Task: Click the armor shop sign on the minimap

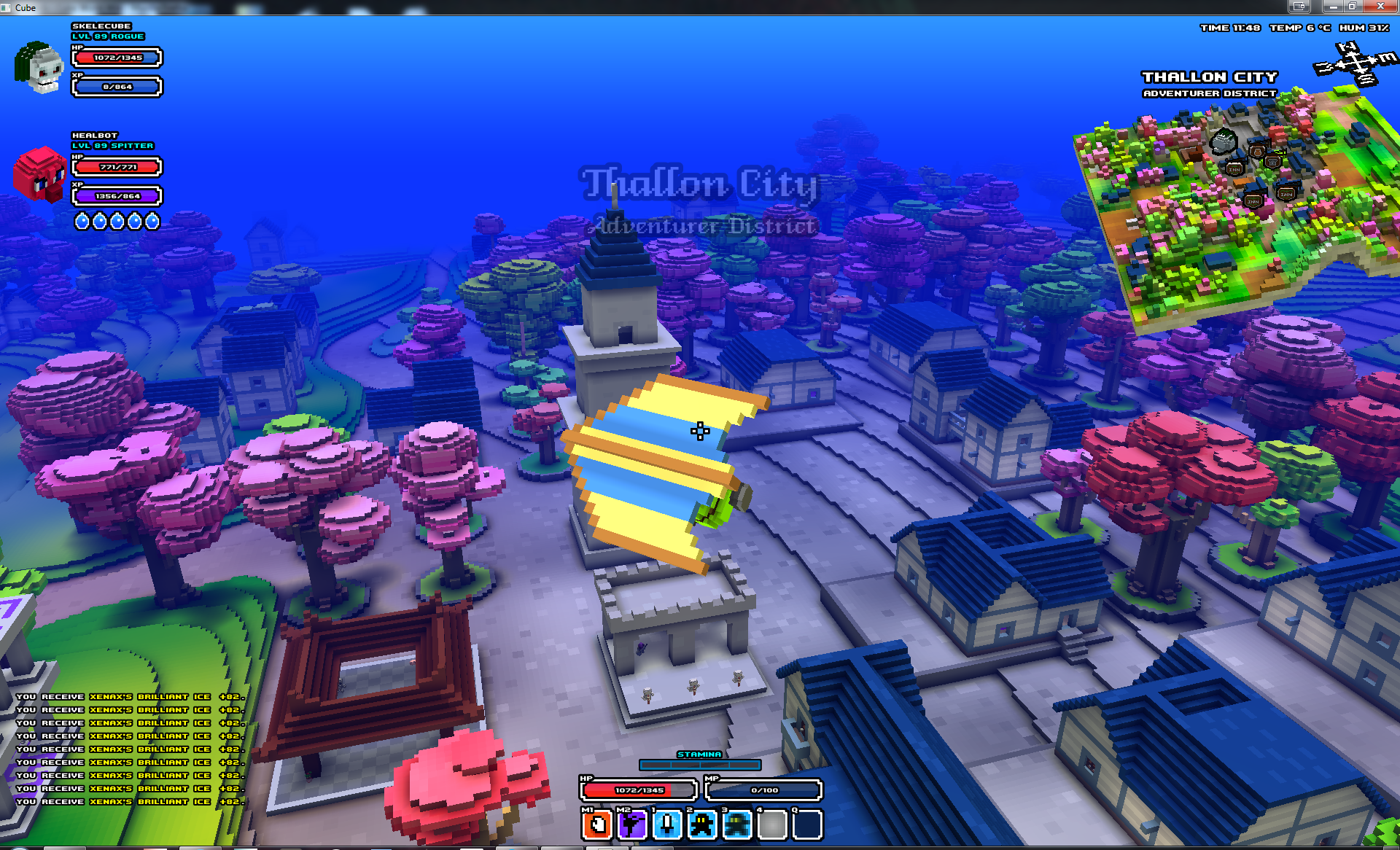Action: 1272,161
